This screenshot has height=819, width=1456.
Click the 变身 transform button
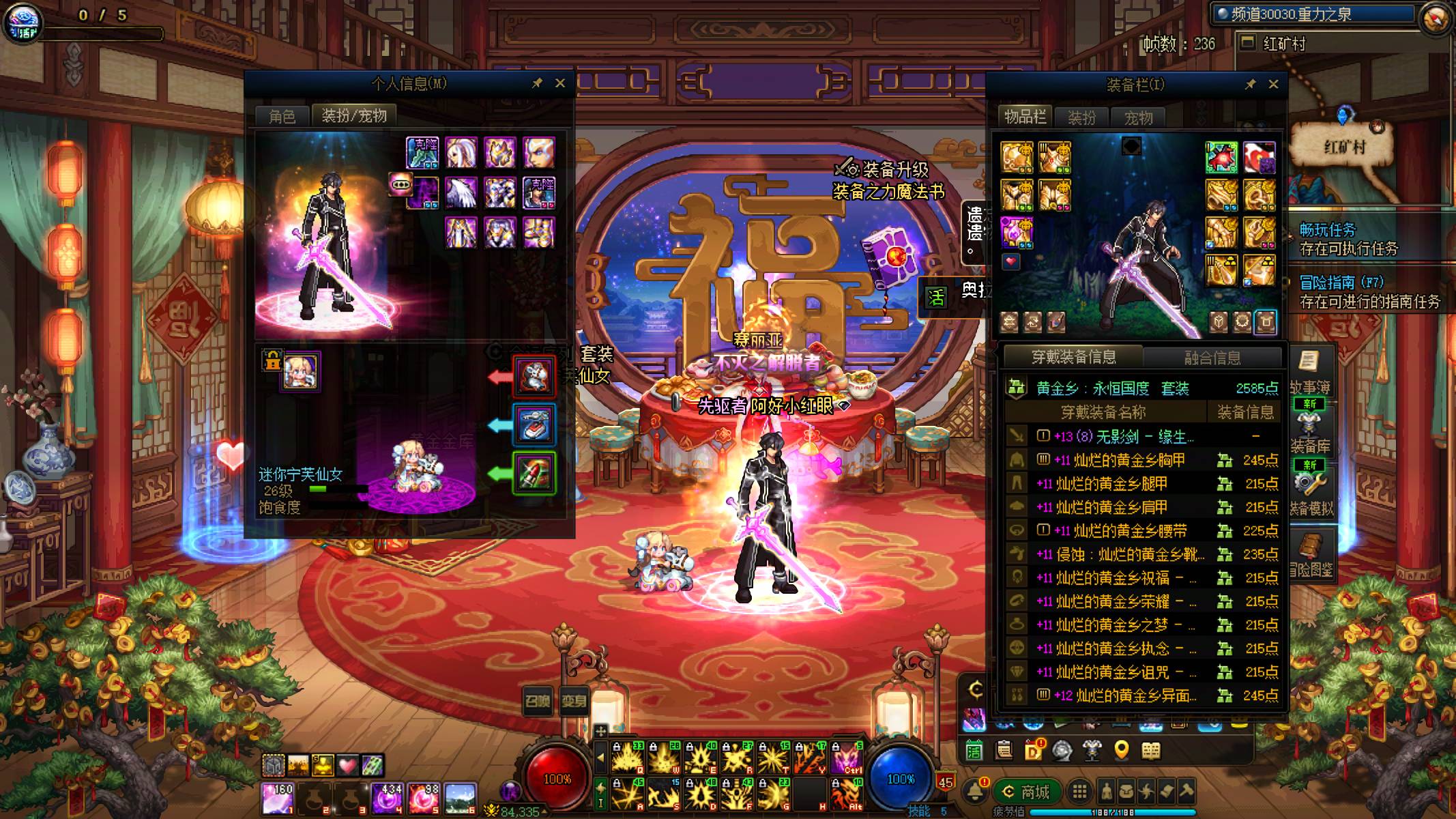click(574, 700)
